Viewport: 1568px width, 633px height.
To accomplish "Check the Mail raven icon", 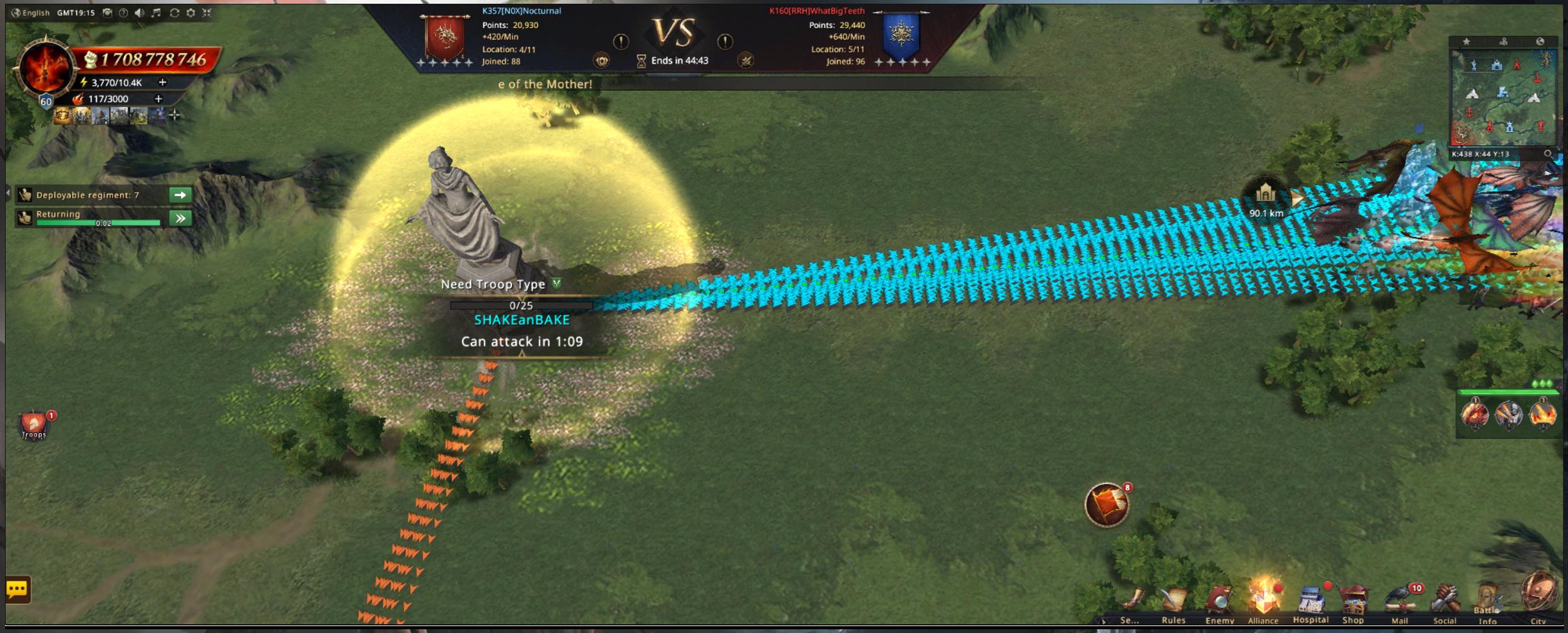I will pyautogui.click(x=1400, y=602).
